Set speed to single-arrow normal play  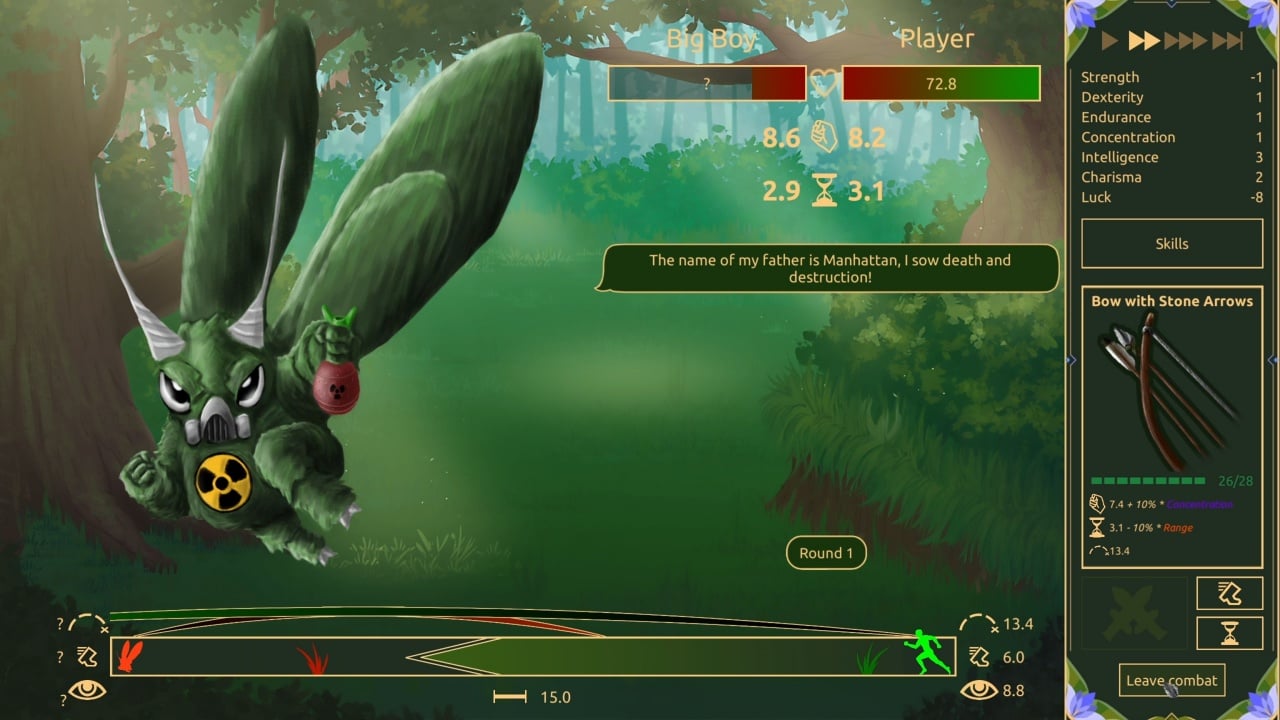click(1109, 41)
